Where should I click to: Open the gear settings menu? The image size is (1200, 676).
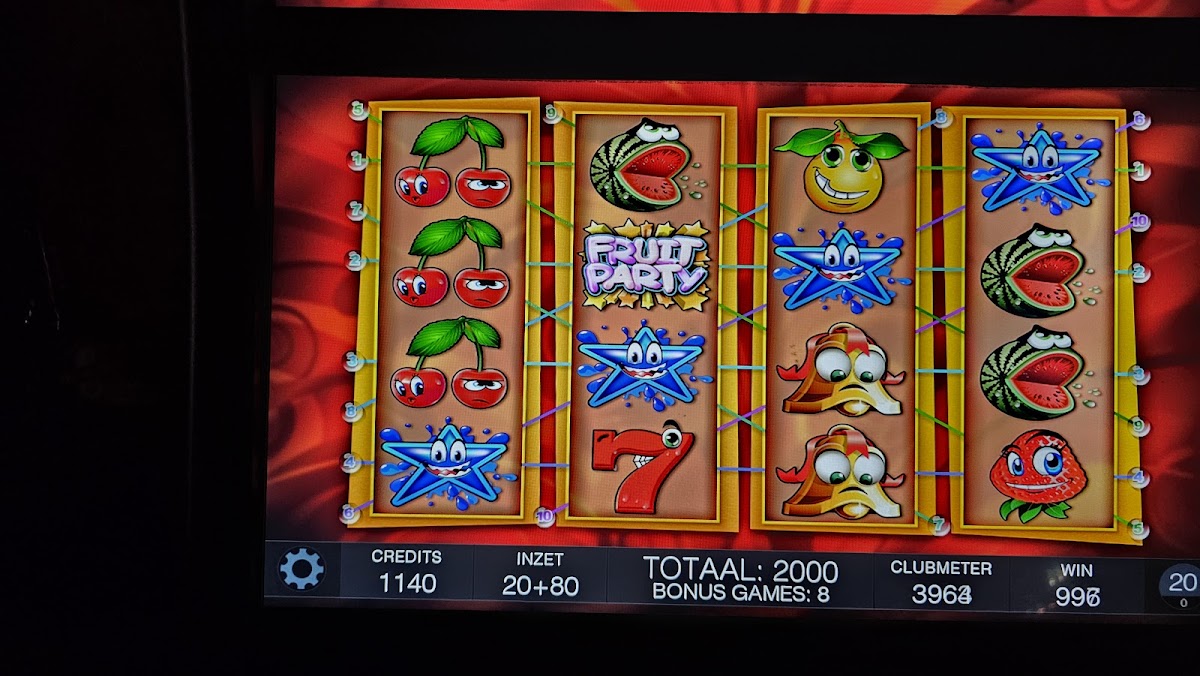click(x=301, y=569)
